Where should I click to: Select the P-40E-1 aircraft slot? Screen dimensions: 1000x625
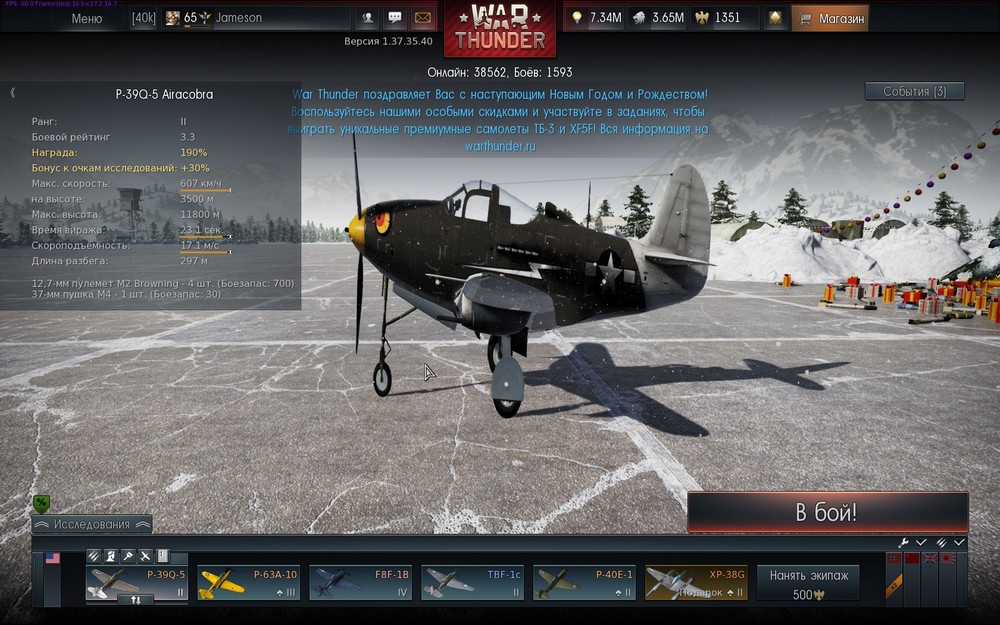[583, 582]
